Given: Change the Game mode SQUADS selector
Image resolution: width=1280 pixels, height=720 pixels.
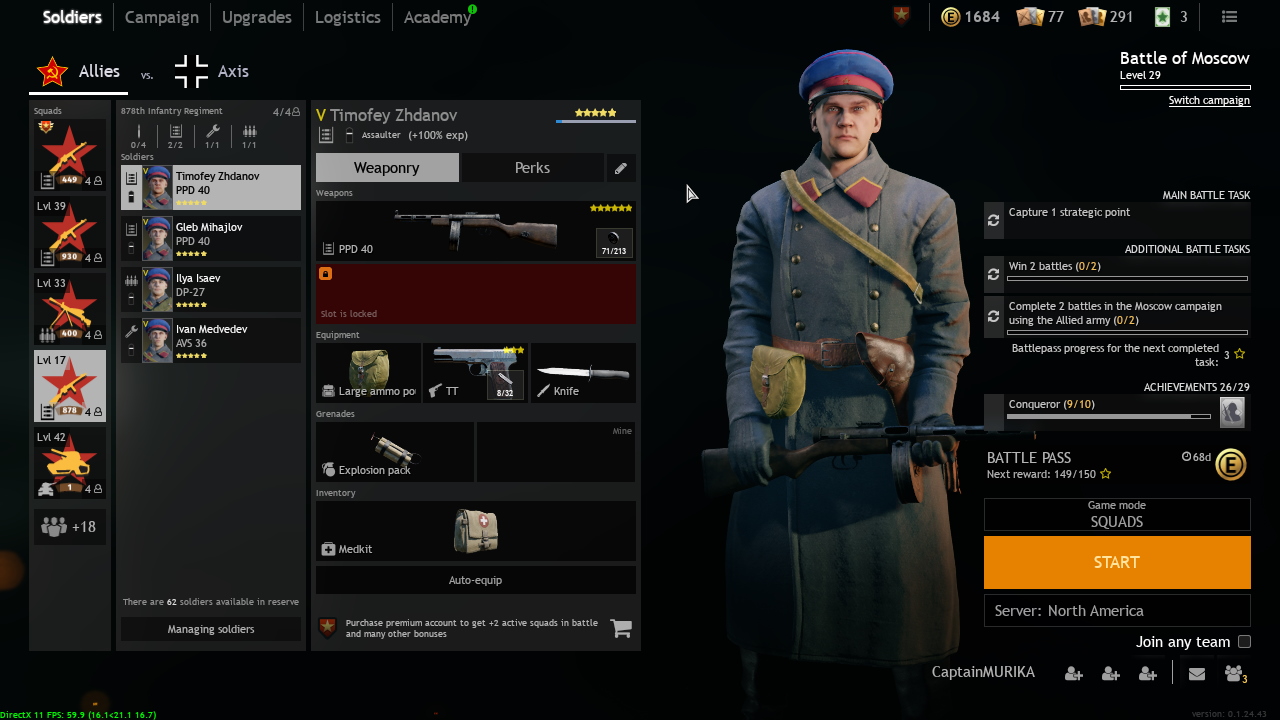Looking at the screenshot, I should (1116, 514).
